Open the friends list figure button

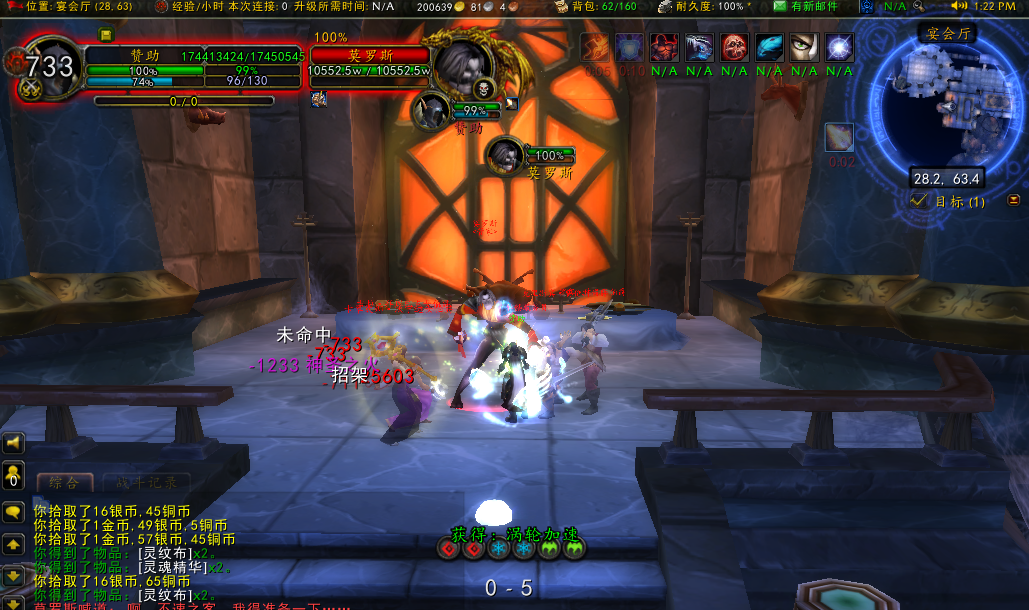point(13,476)
